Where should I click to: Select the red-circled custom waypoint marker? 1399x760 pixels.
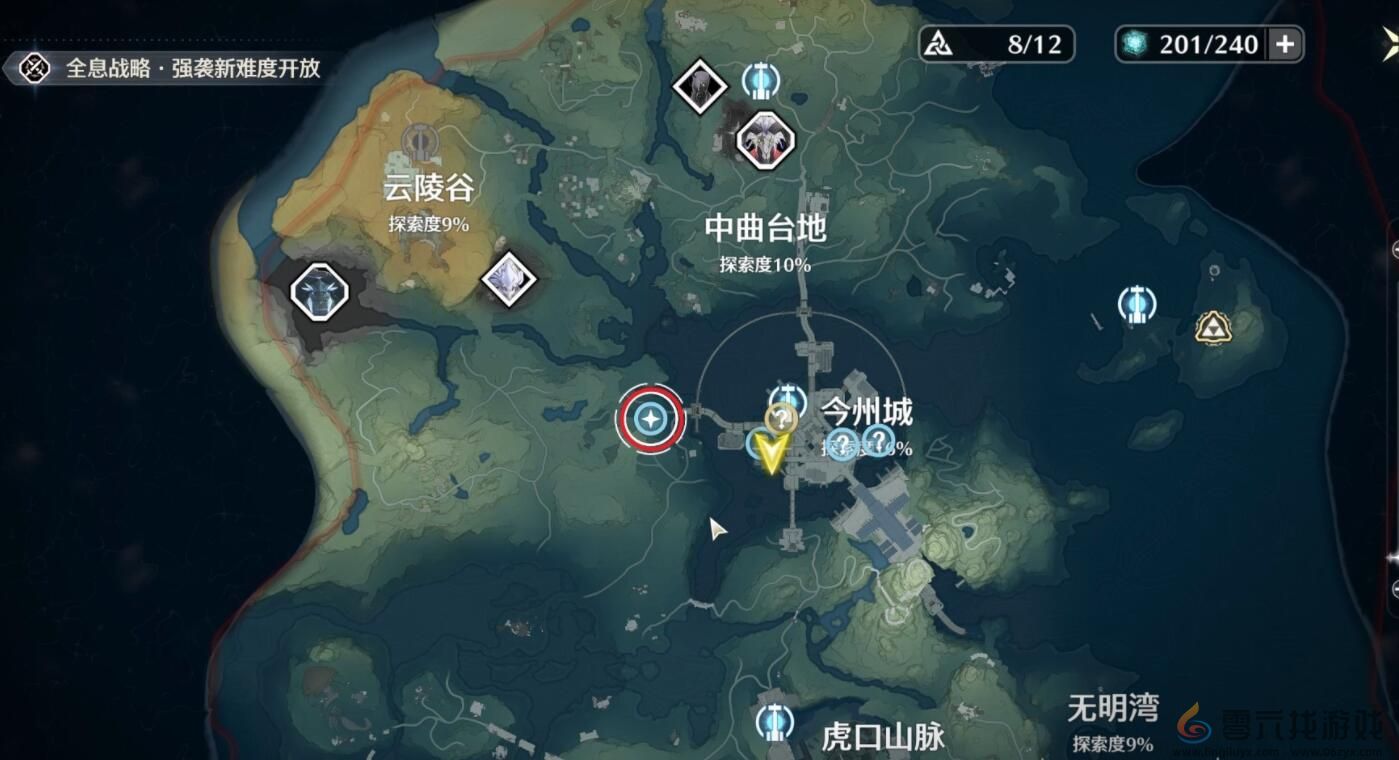(650, 420)
